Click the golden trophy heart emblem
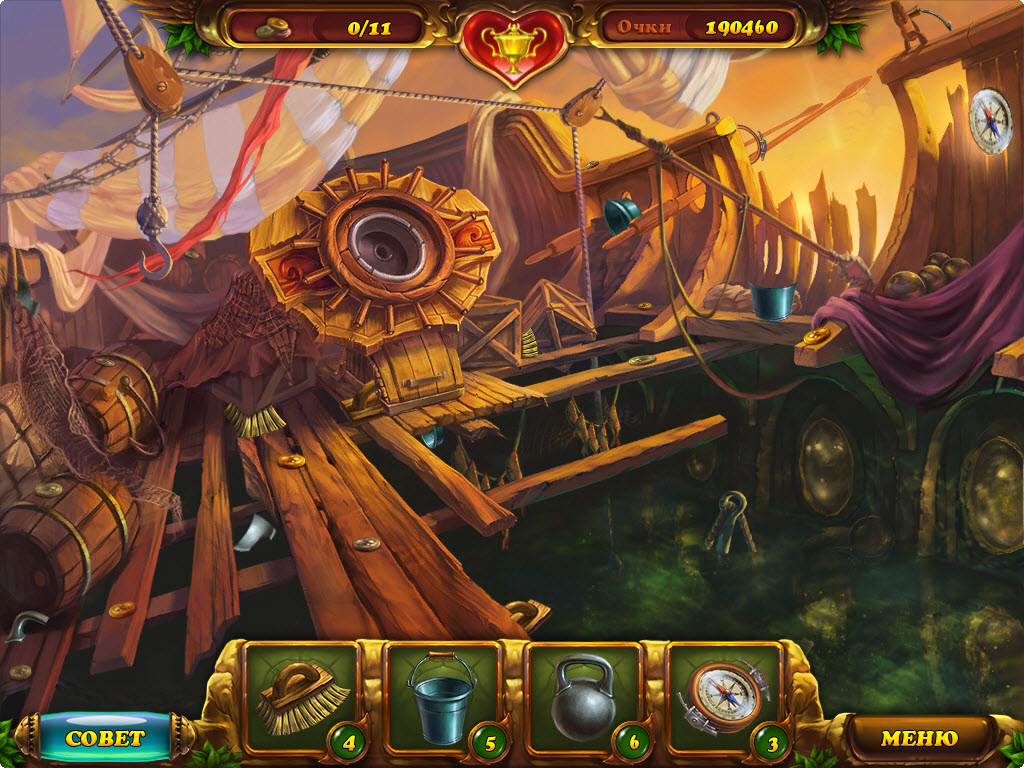Image resolution: width=1024 pixels, height=768 pixels. coord(511,40)
